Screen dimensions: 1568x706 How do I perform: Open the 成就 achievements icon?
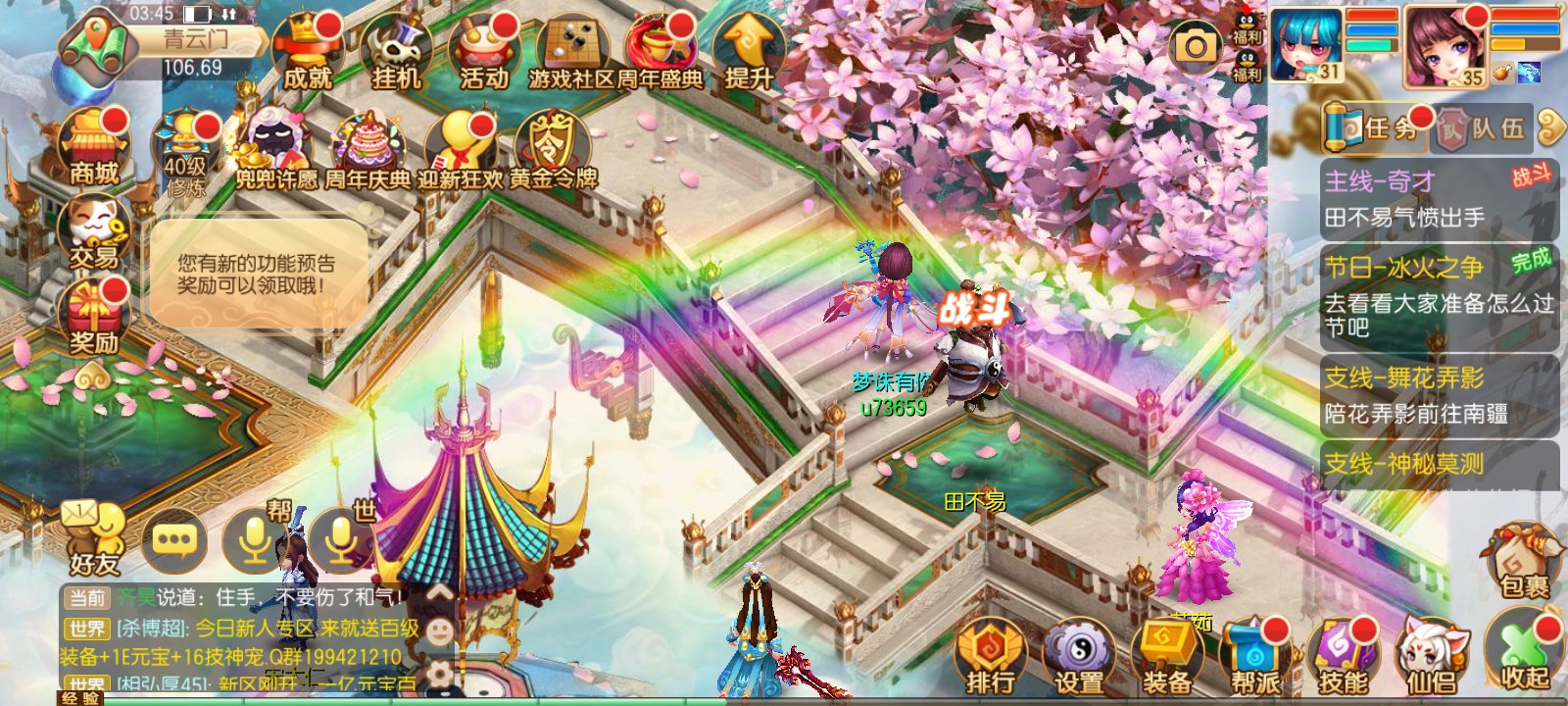[x=308, y=52]
